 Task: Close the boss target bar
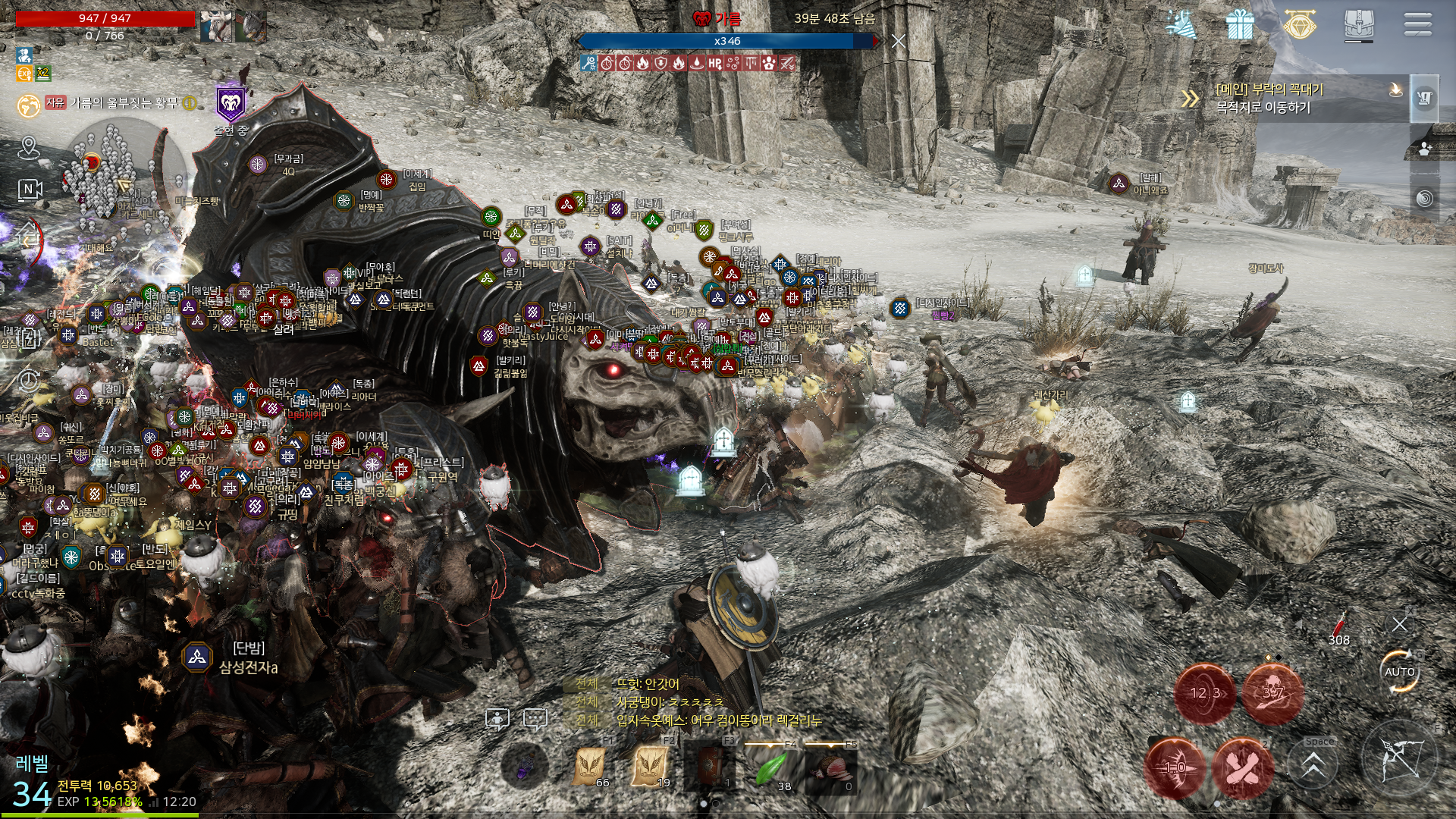[x=899, y=41]
